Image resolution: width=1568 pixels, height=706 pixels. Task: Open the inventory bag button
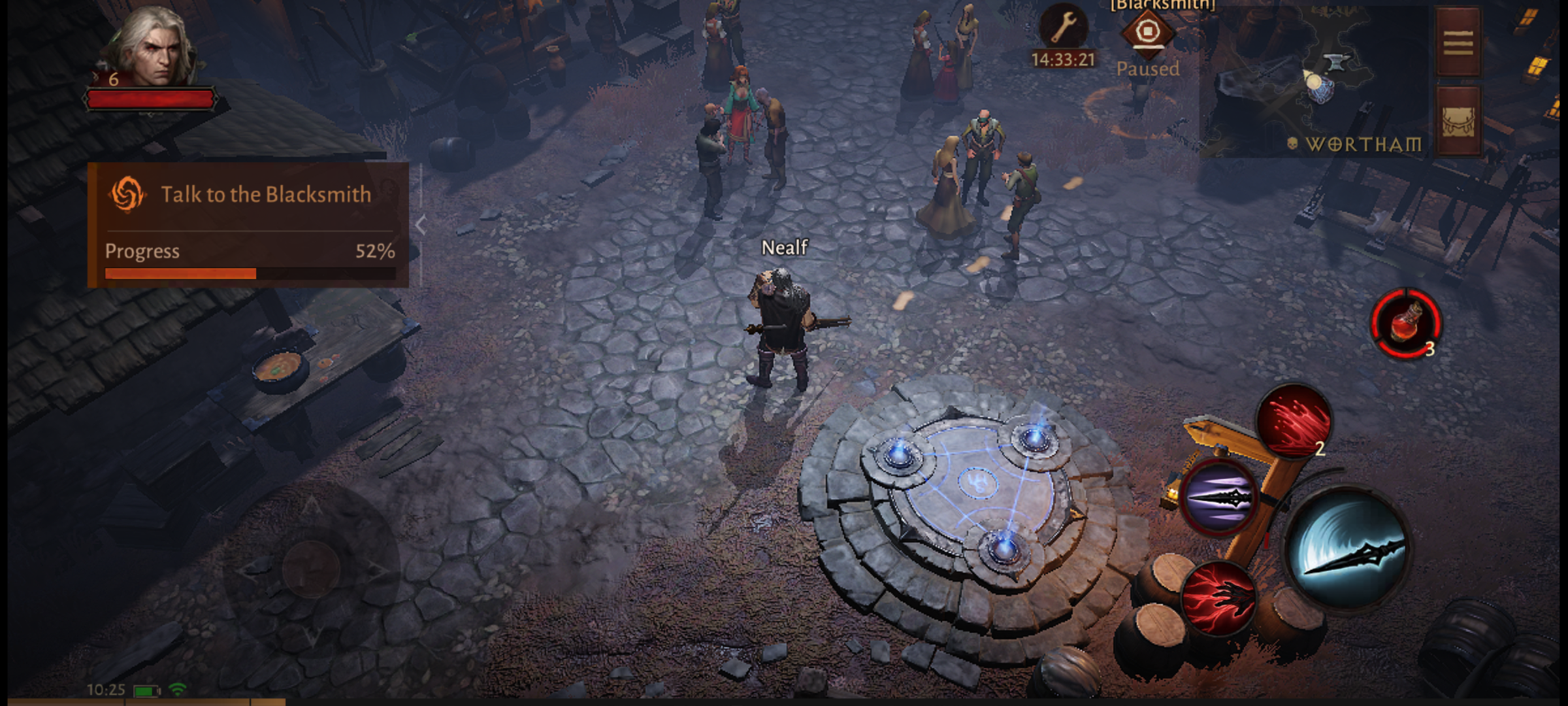pos(1458,122)
